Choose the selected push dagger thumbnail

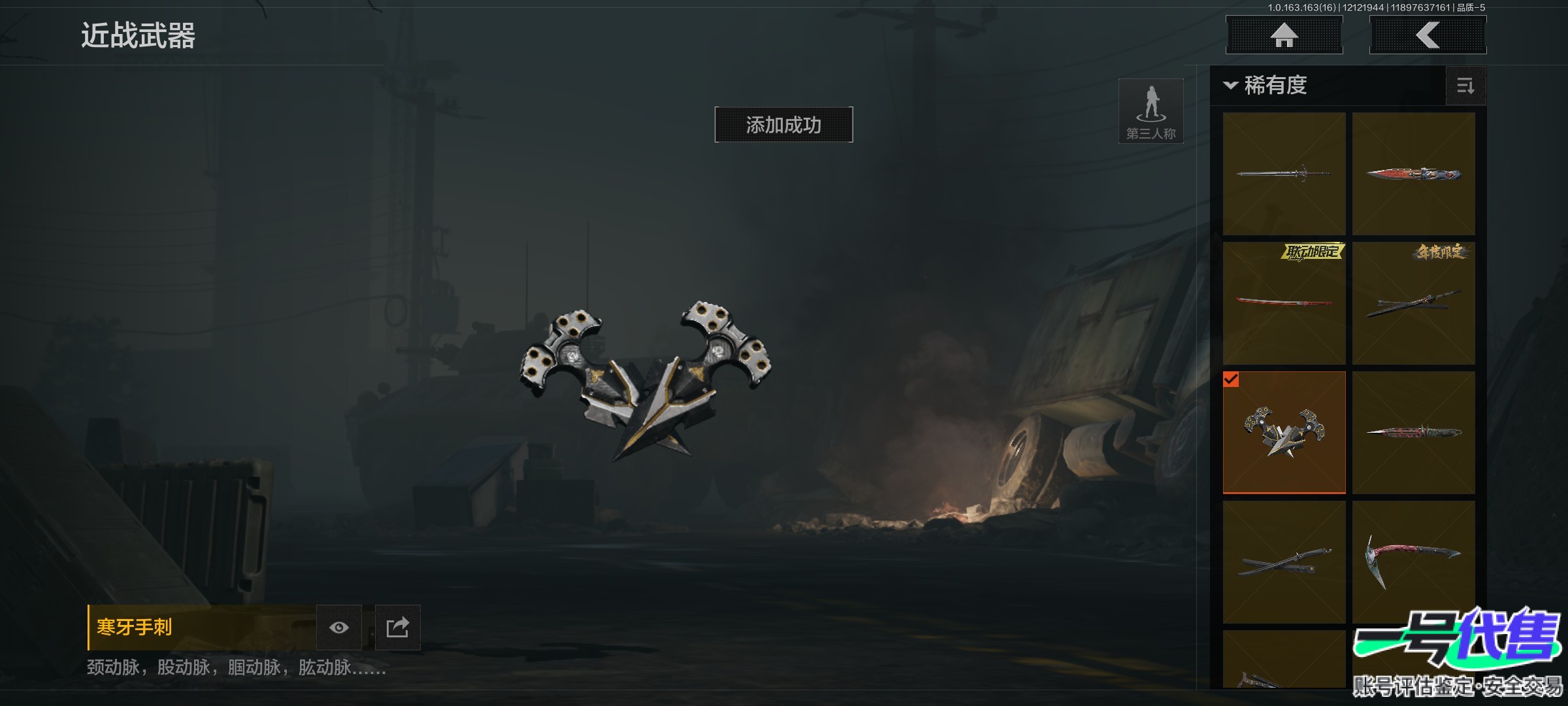pyautogui.click(x=1284, y=432)
